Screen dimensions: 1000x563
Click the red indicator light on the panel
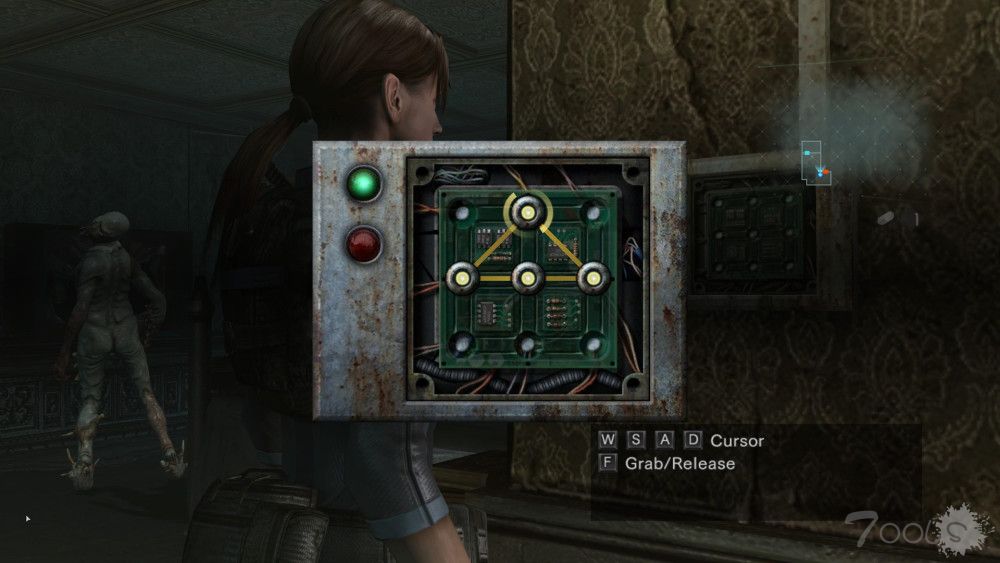[364, 244]
